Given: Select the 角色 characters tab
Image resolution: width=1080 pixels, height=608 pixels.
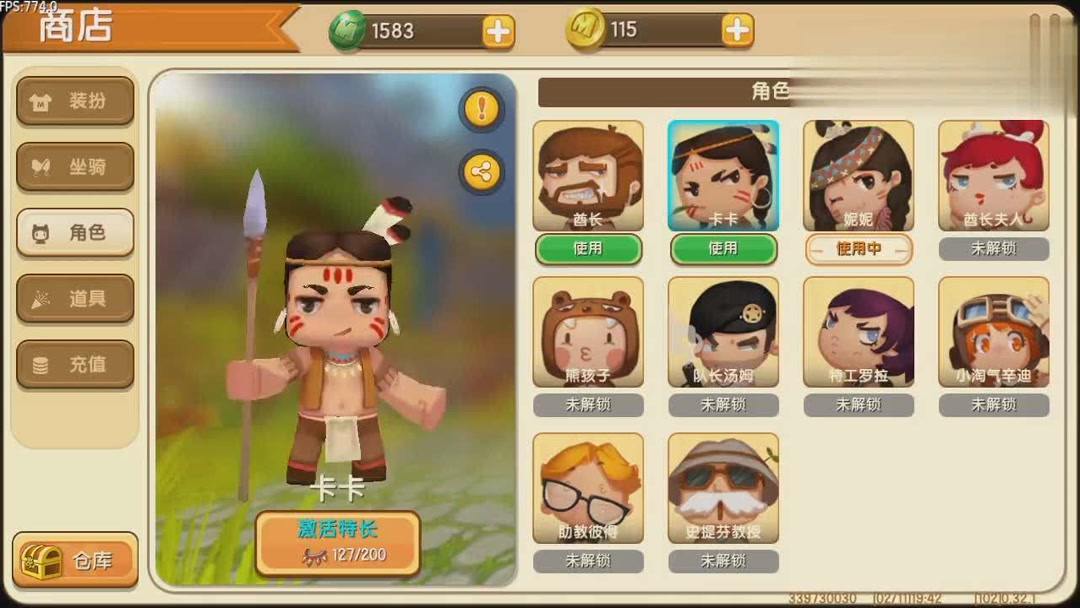Looking at the screenshot, I should pos(75,233).
